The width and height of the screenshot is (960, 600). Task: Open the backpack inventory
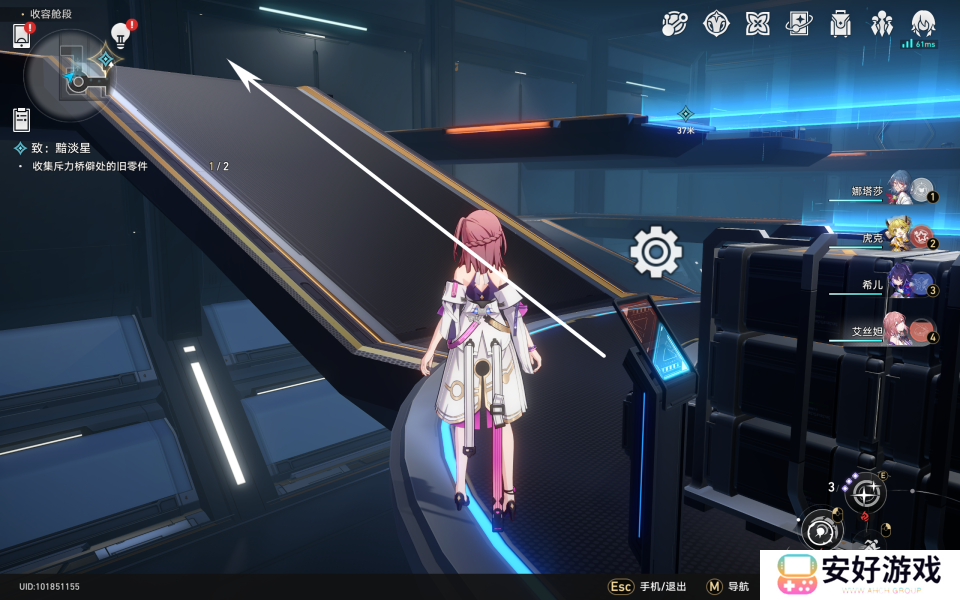(840, 22)
